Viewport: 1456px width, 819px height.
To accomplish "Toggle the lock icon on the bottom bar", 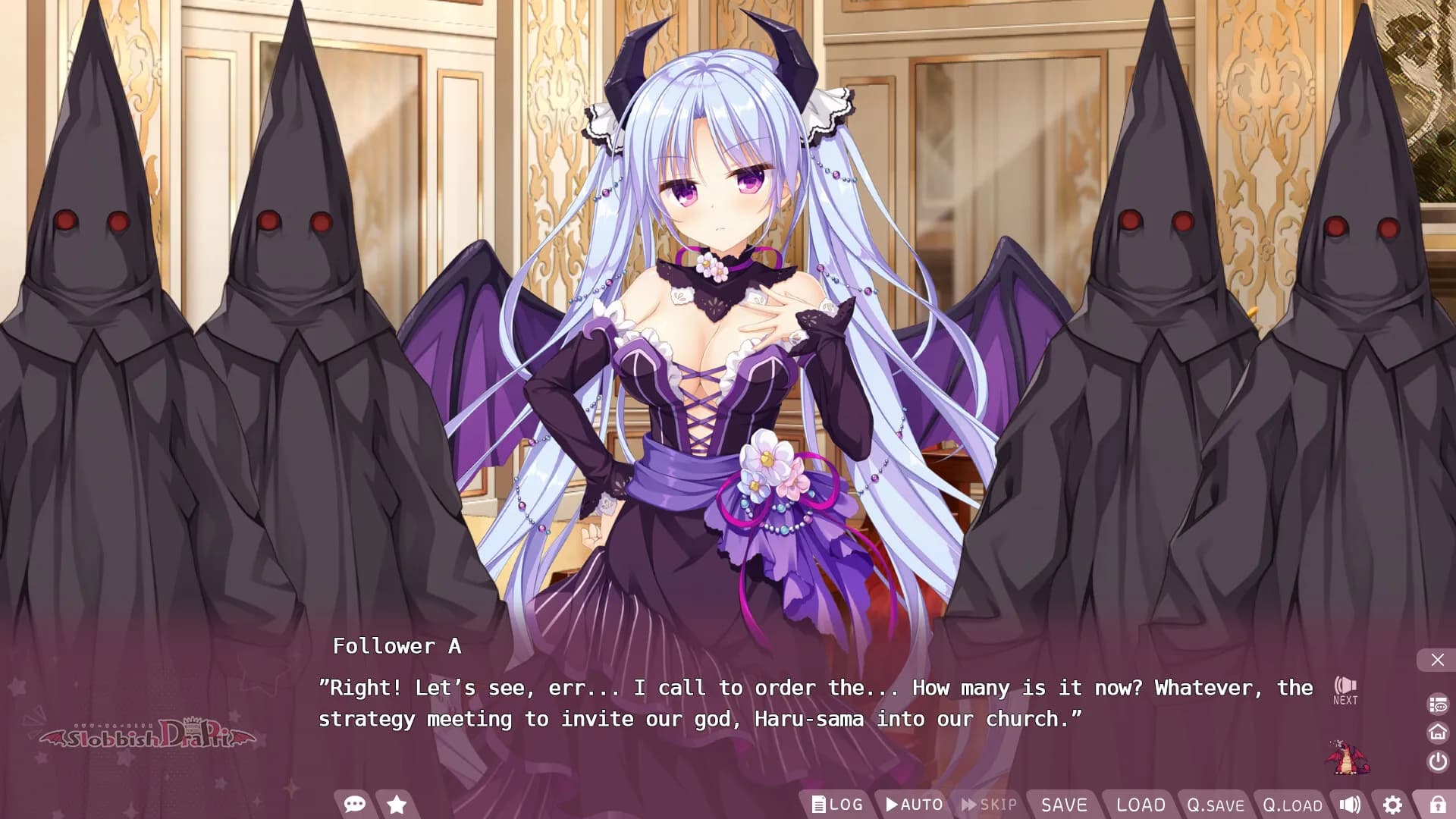I will (x=1437, y=805).
